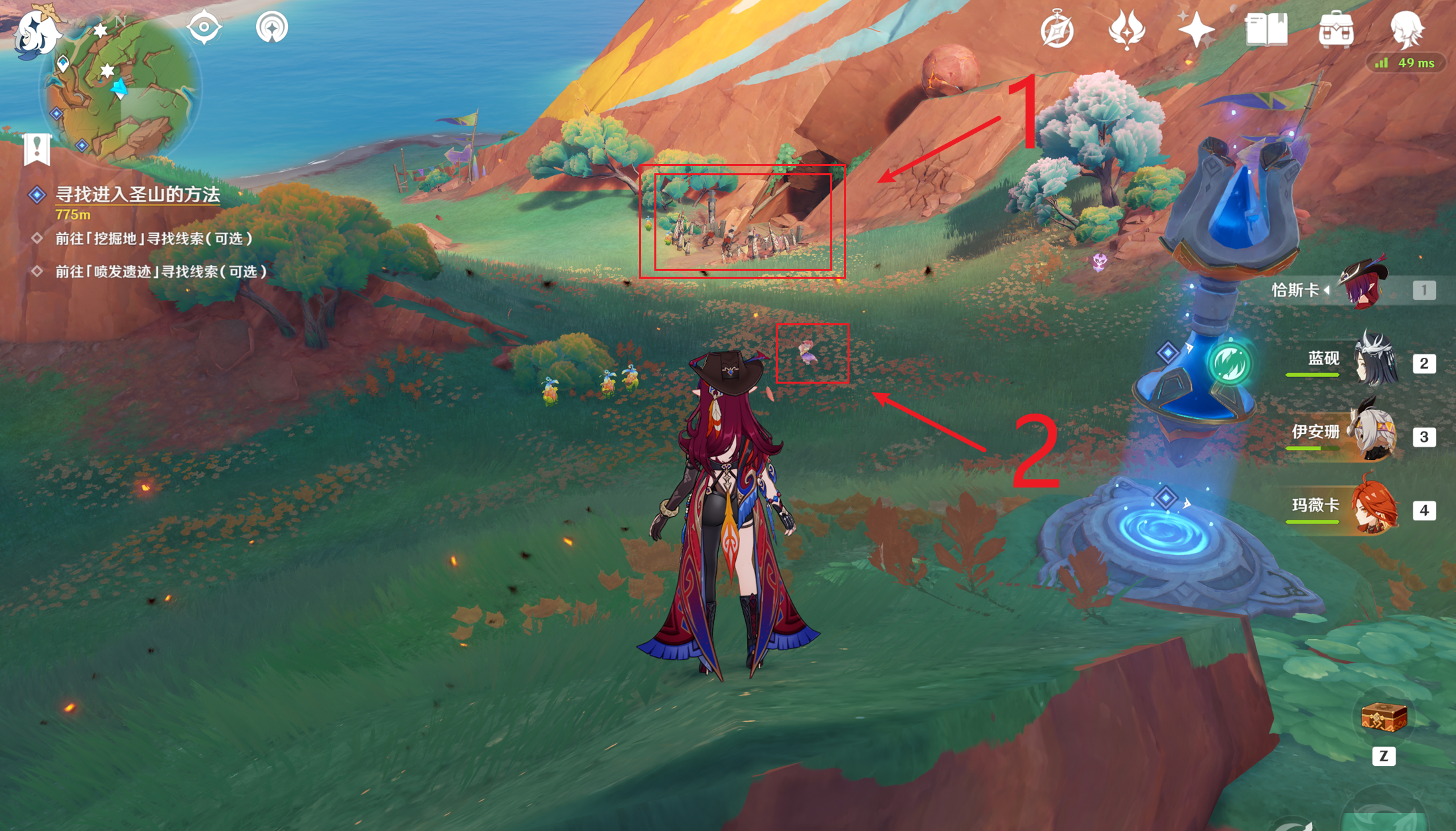Viewport: 1456px width, 831px height.
Task: Switch to party member 恰斯卡
Action: (1362, 289)
